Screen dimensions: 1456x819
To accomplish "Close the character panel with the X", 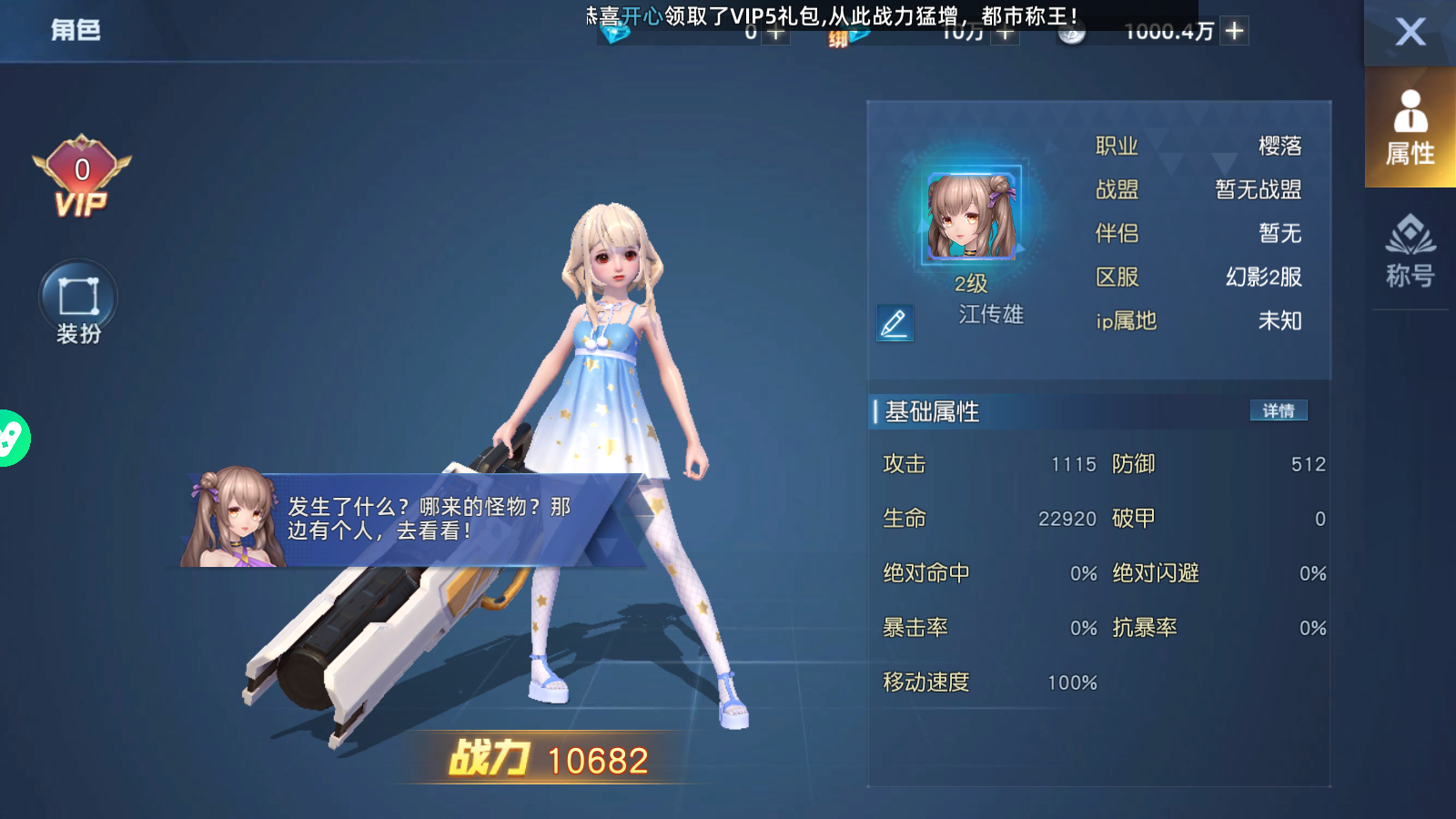I will pyautogui.click(x=1410, y=33).
